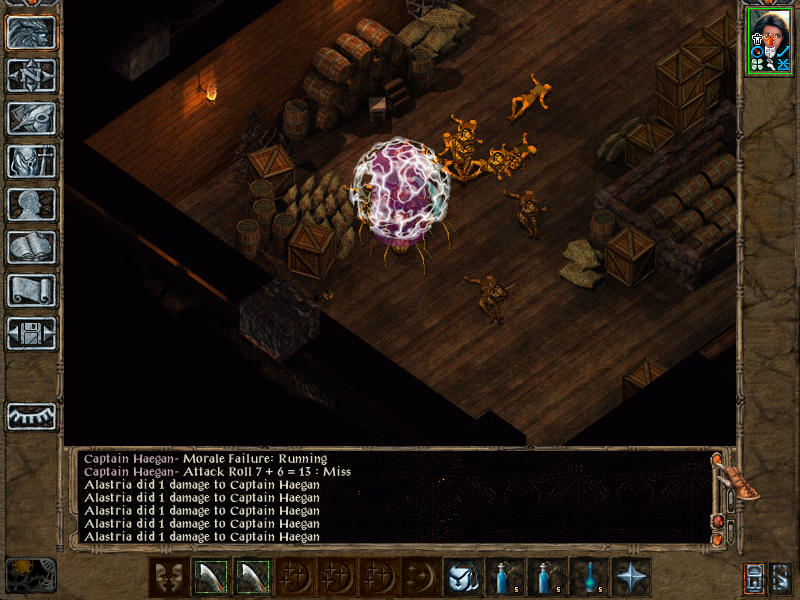This screenshot has width=800, height=600.
Task: Click the return-to-game face button at the sidebar top
Action: pyautogui.click(x=31, y=32)
